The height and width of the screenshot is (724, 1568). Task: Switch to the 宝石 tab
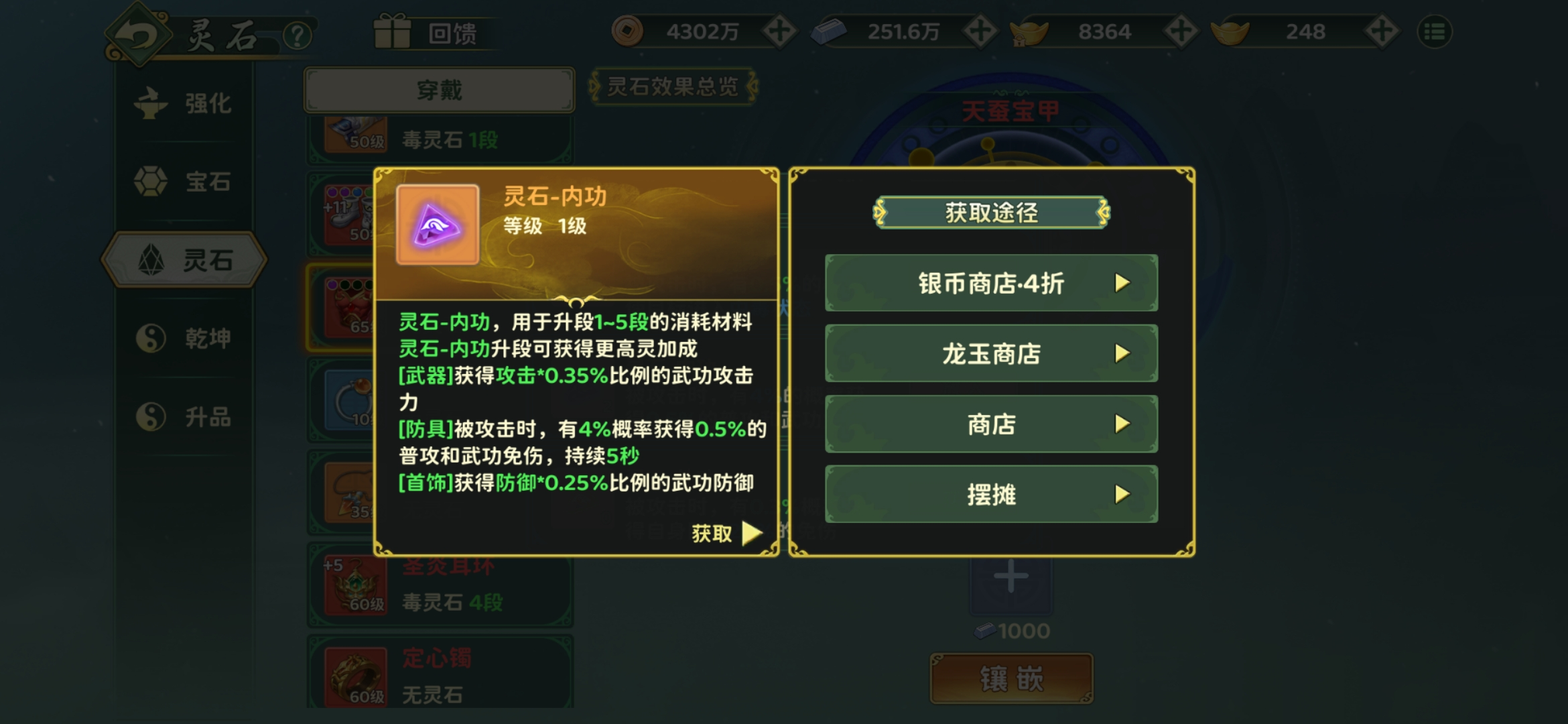tap(184, 182)
